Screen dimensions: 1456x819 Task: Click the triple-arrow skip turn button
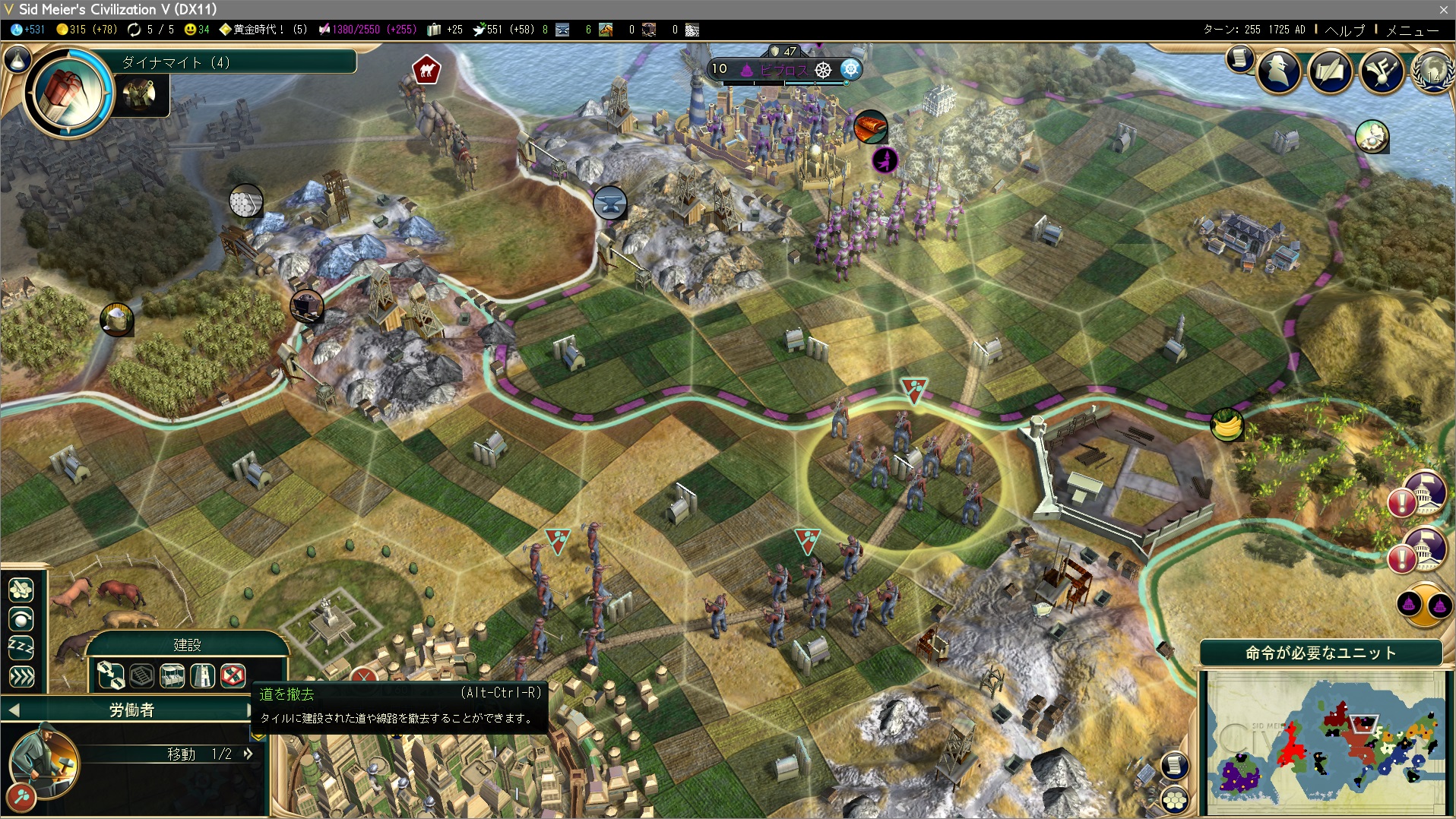click(21, 675)
